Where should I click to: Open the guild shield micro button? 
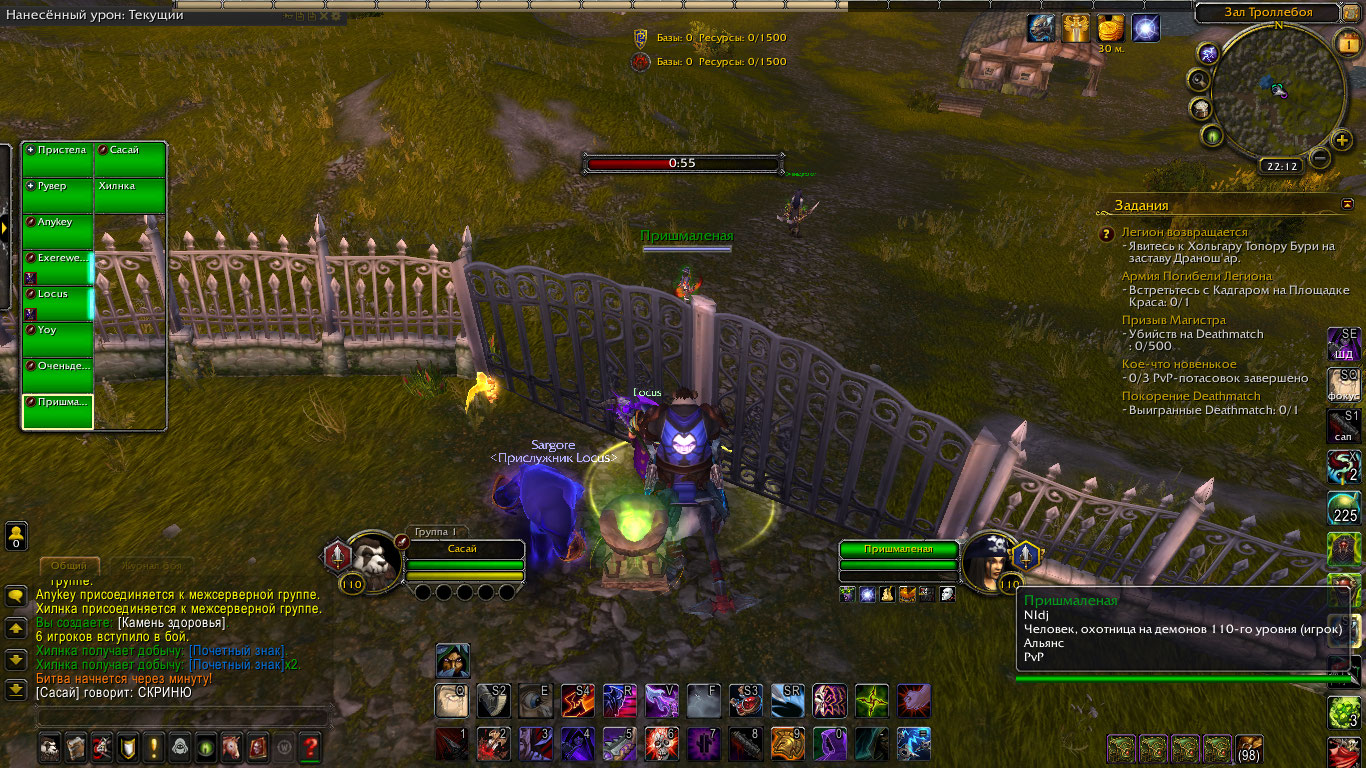coord(128,746)
